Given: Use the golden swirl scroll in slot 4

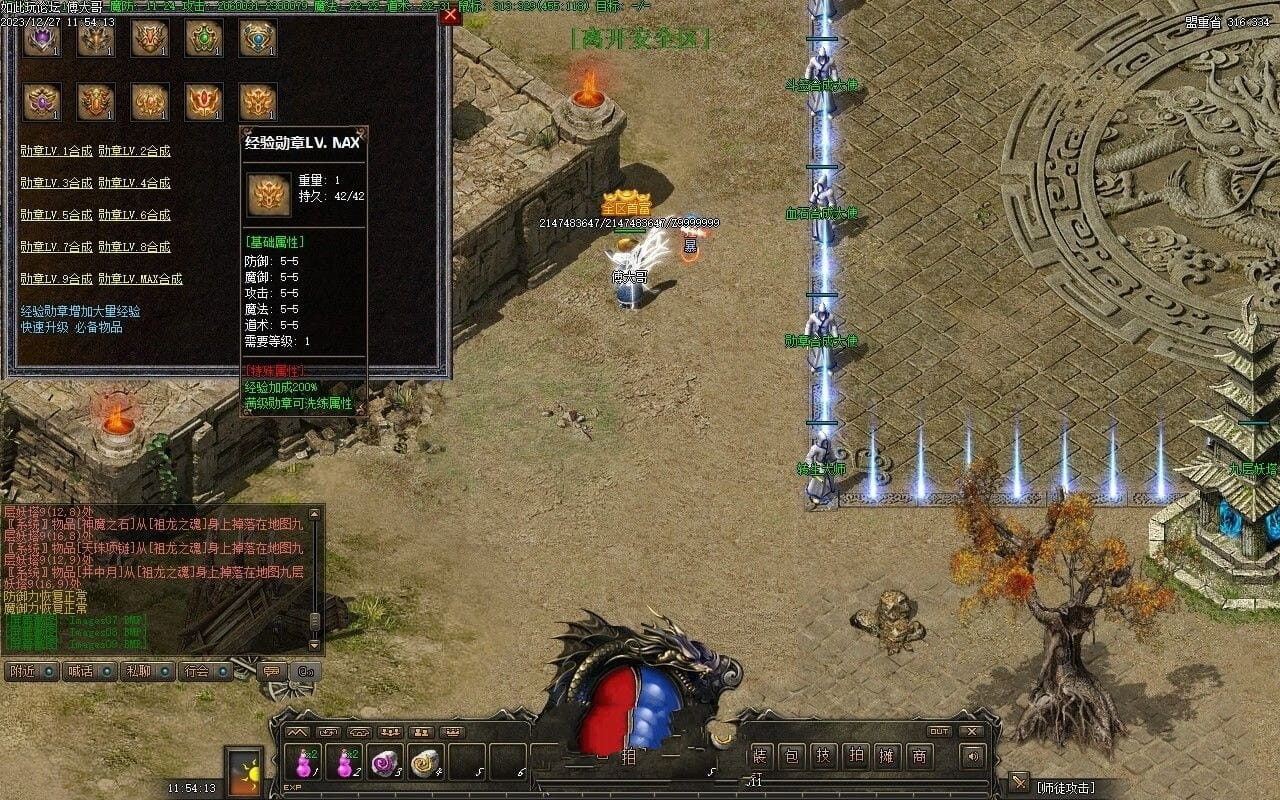Looking at the screenshot, I should [426, 762].
